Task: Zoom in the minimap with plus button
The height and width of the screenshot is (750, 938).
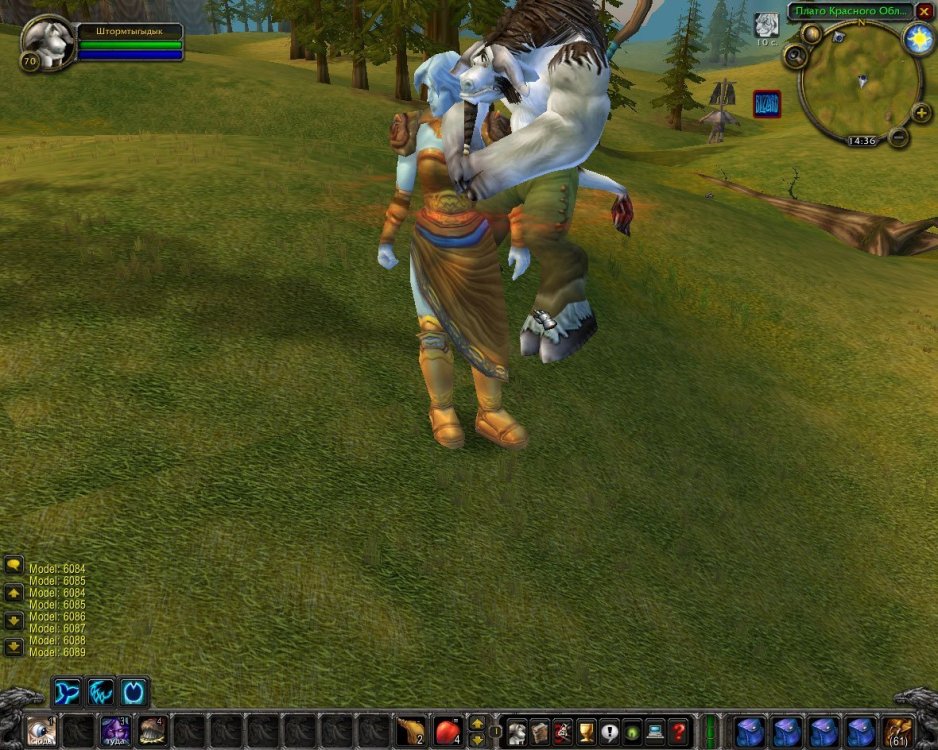Action: 921,112
